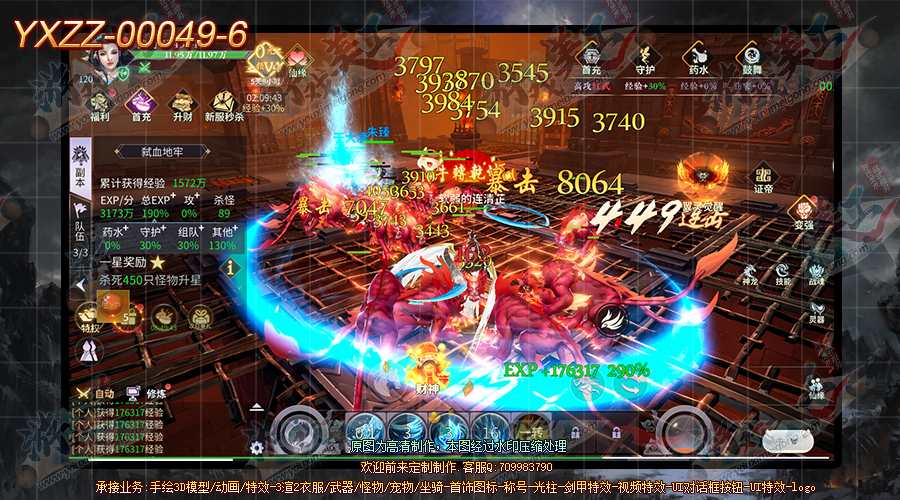900x500 pixels.
Task: Open the purple 首充 first-recharge bowl icon
Action: 142,102
